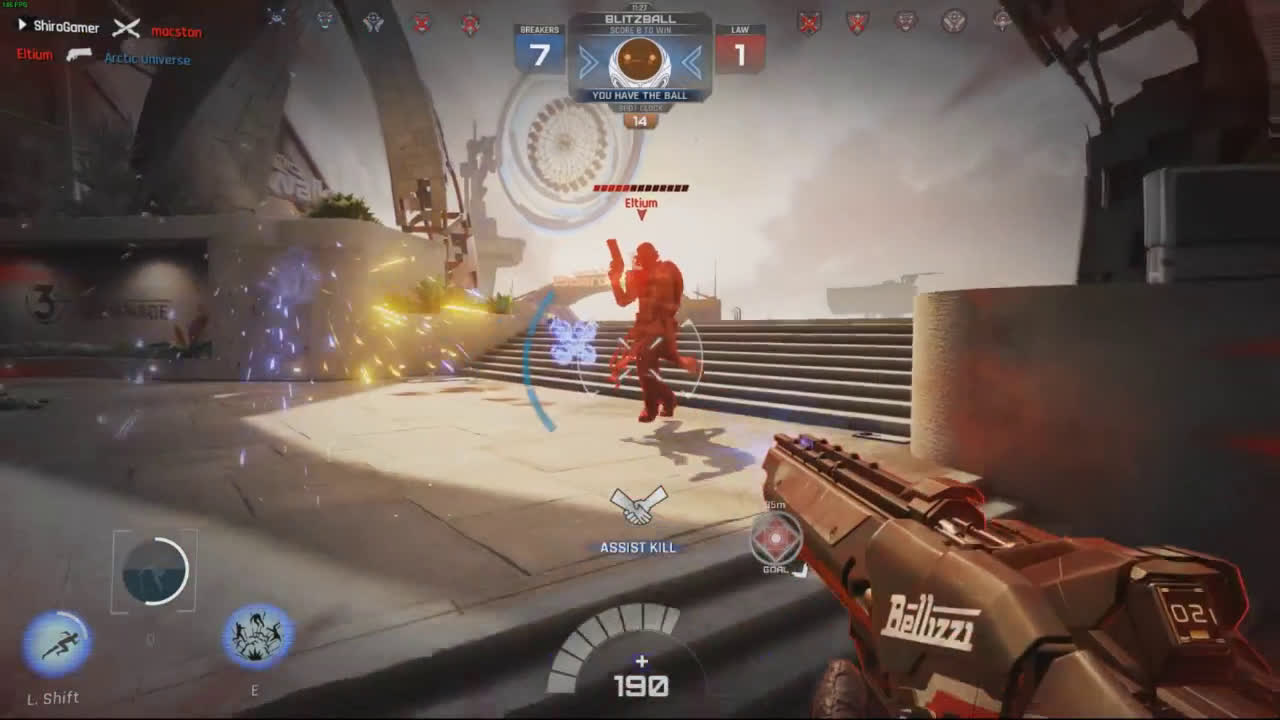Image resolution: width=1280 pixels, height=720 pixels.
Task: Activate the sprinting runner ability
Action: [x=56, y=643]
